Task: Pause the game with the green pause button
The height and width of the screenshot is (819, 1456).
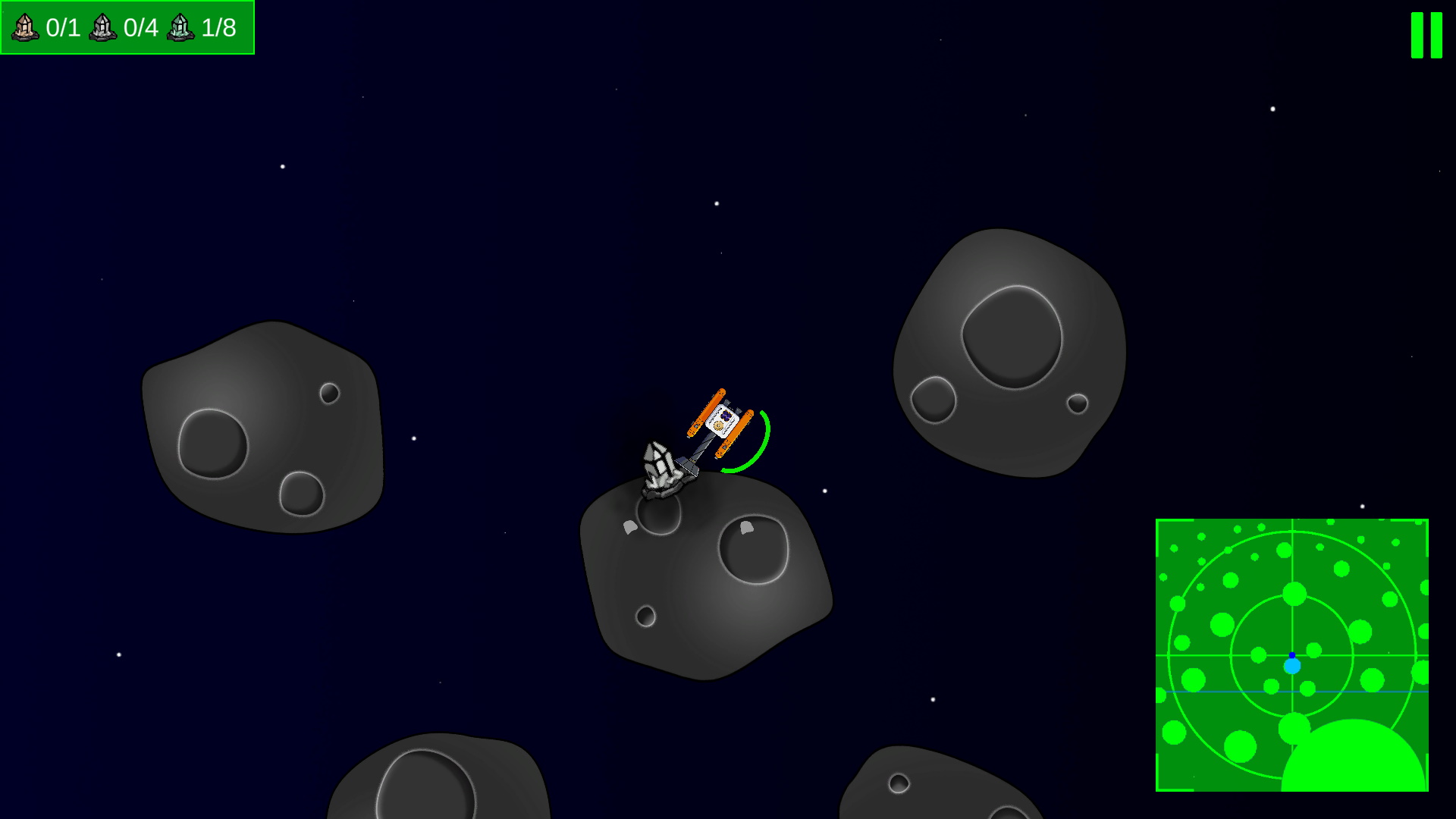Action: 1426,35
